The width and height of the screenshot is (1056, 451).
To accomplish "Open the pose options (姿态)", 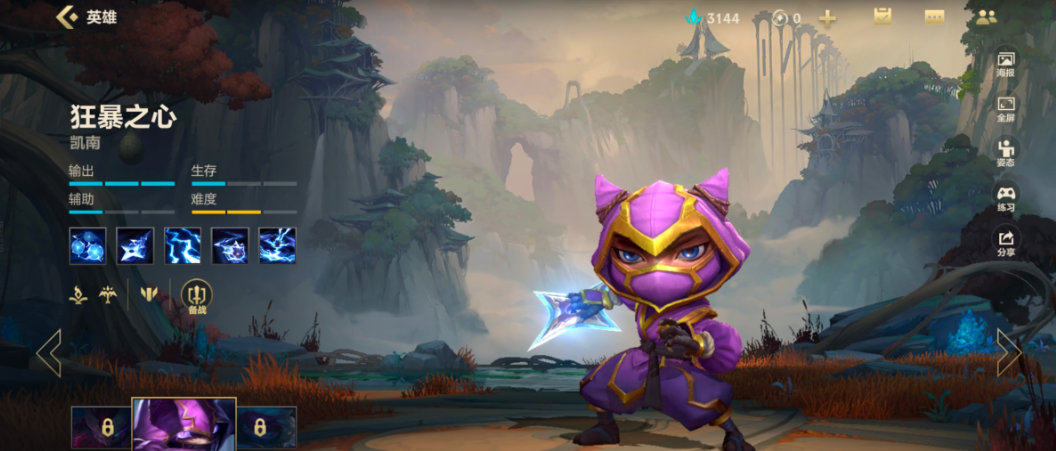I will [x=1005, y=154].
